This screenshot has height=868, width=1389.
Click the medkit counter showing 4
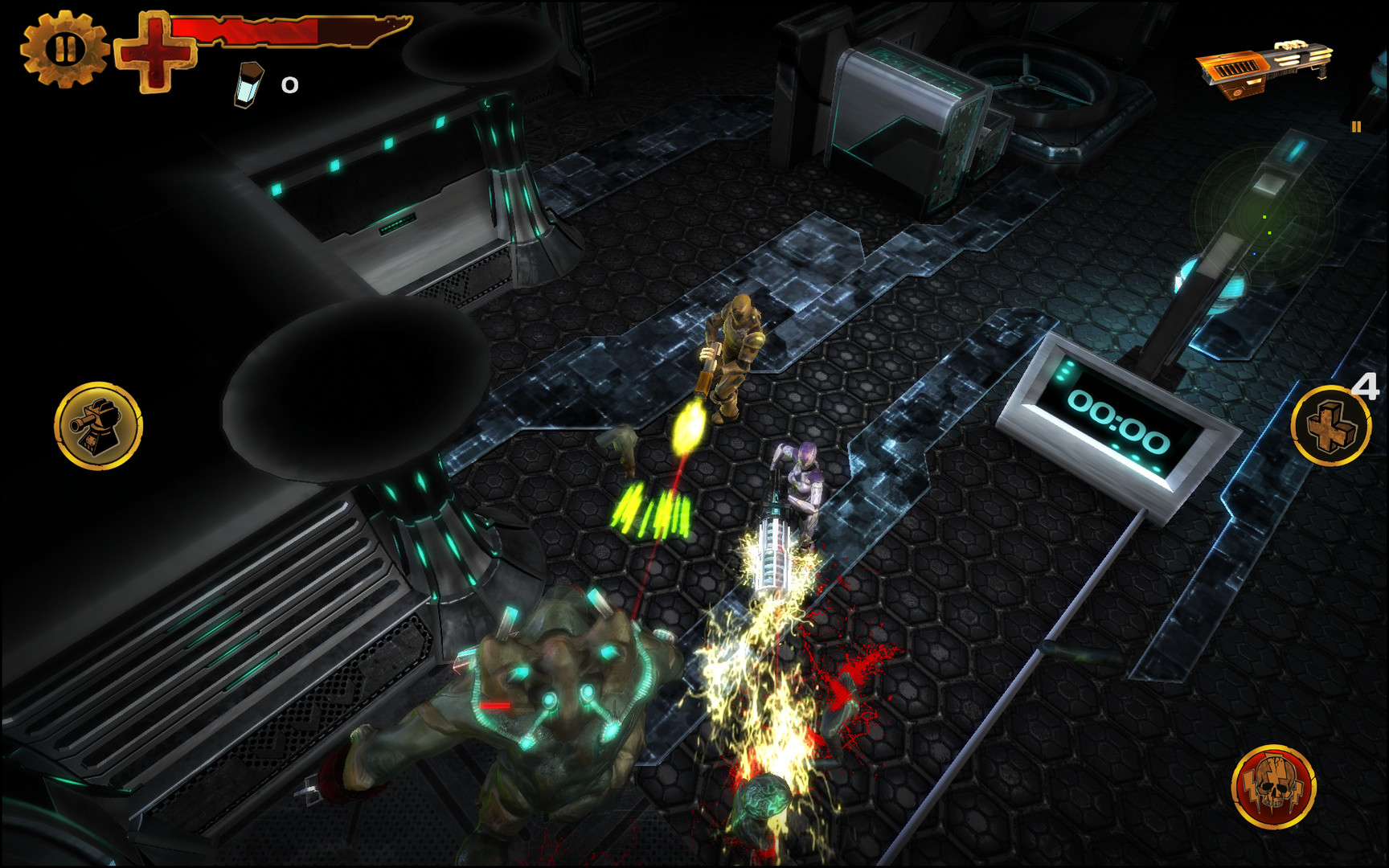click(x=1364, y=387)
